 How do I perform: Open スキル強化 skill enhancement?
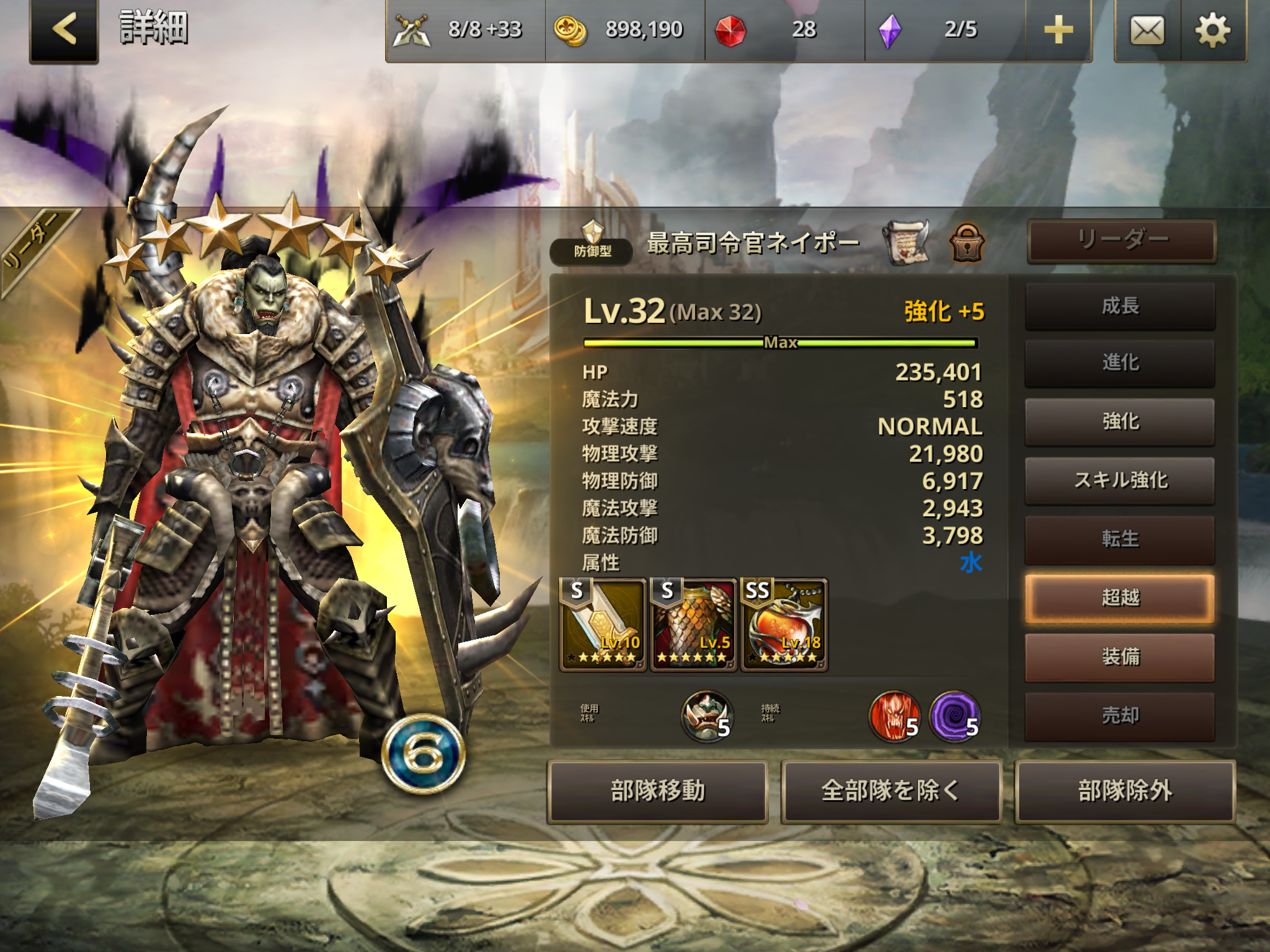1120,480
